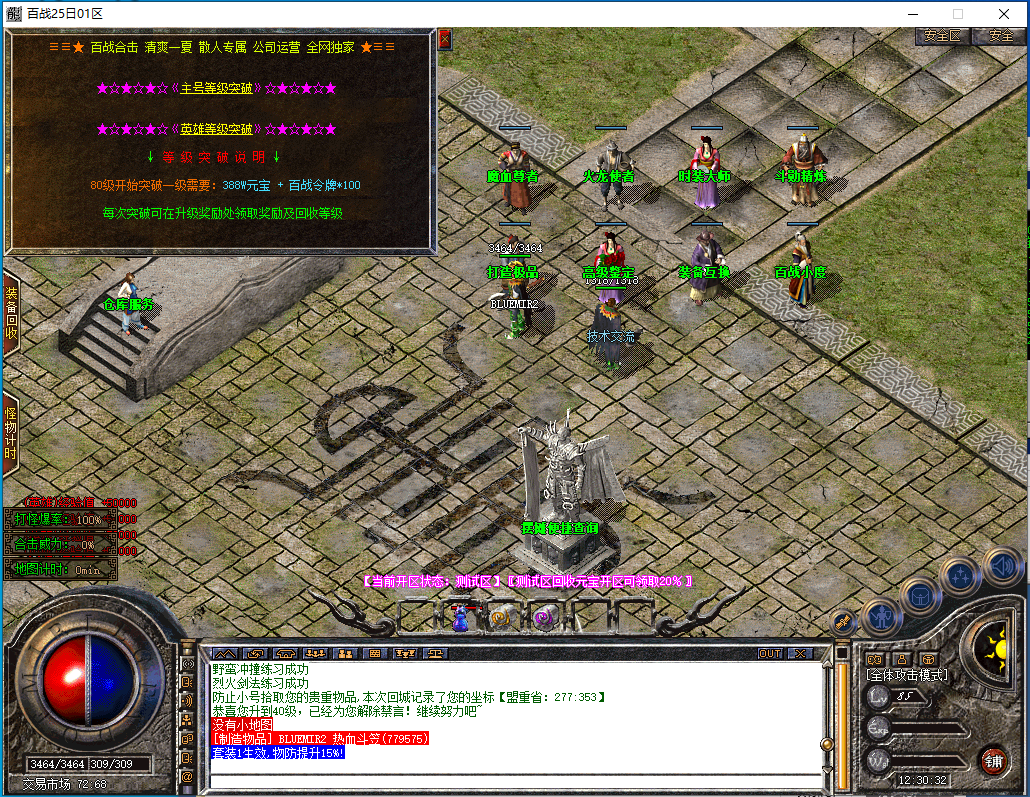Screen dimensions: 1030x797
Task: Close the level breakthrough info panel
Action: coord(445,39)
